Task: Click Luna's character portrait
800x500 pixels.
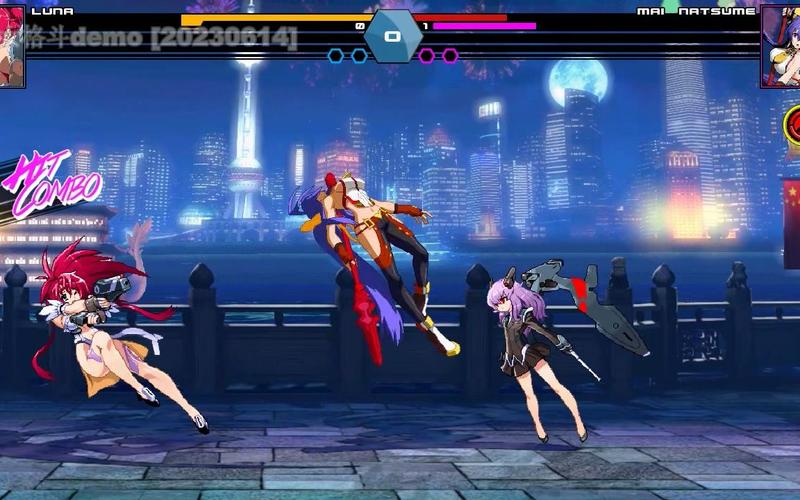Action: click(11, 46)
